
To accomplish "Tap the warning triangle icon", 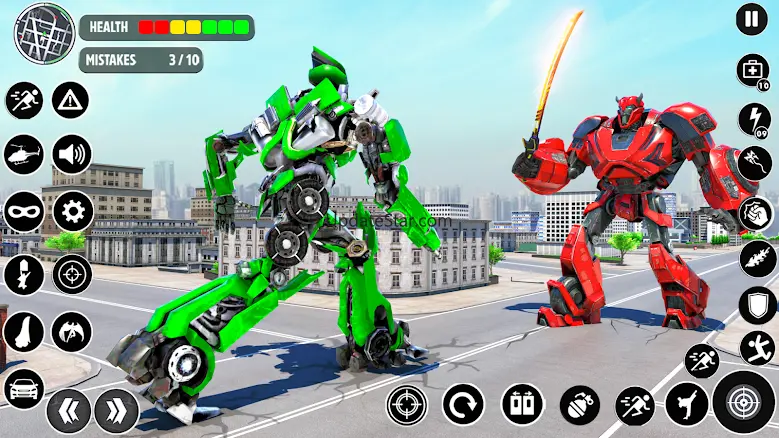I will [70, 99].
